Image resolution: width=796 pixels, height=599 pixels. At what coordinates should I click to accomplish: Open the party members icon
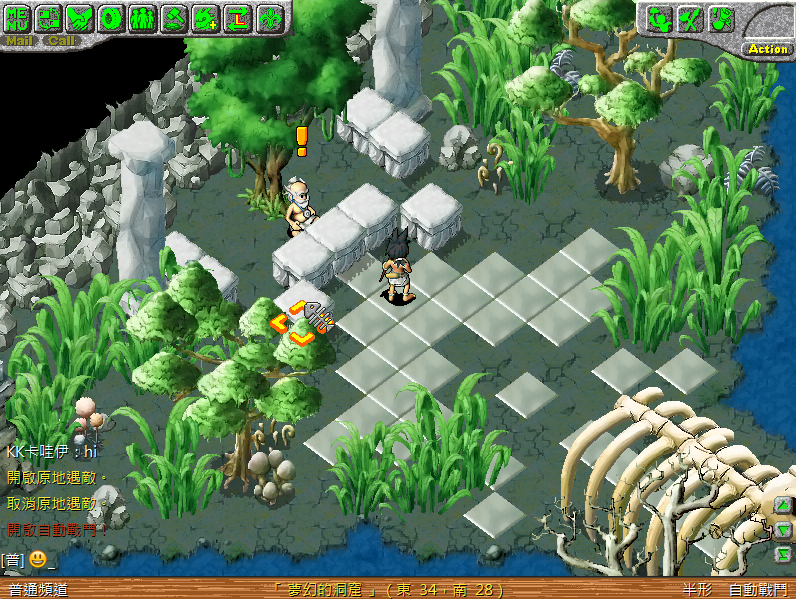pyautogui.click(x=143, y=17)
